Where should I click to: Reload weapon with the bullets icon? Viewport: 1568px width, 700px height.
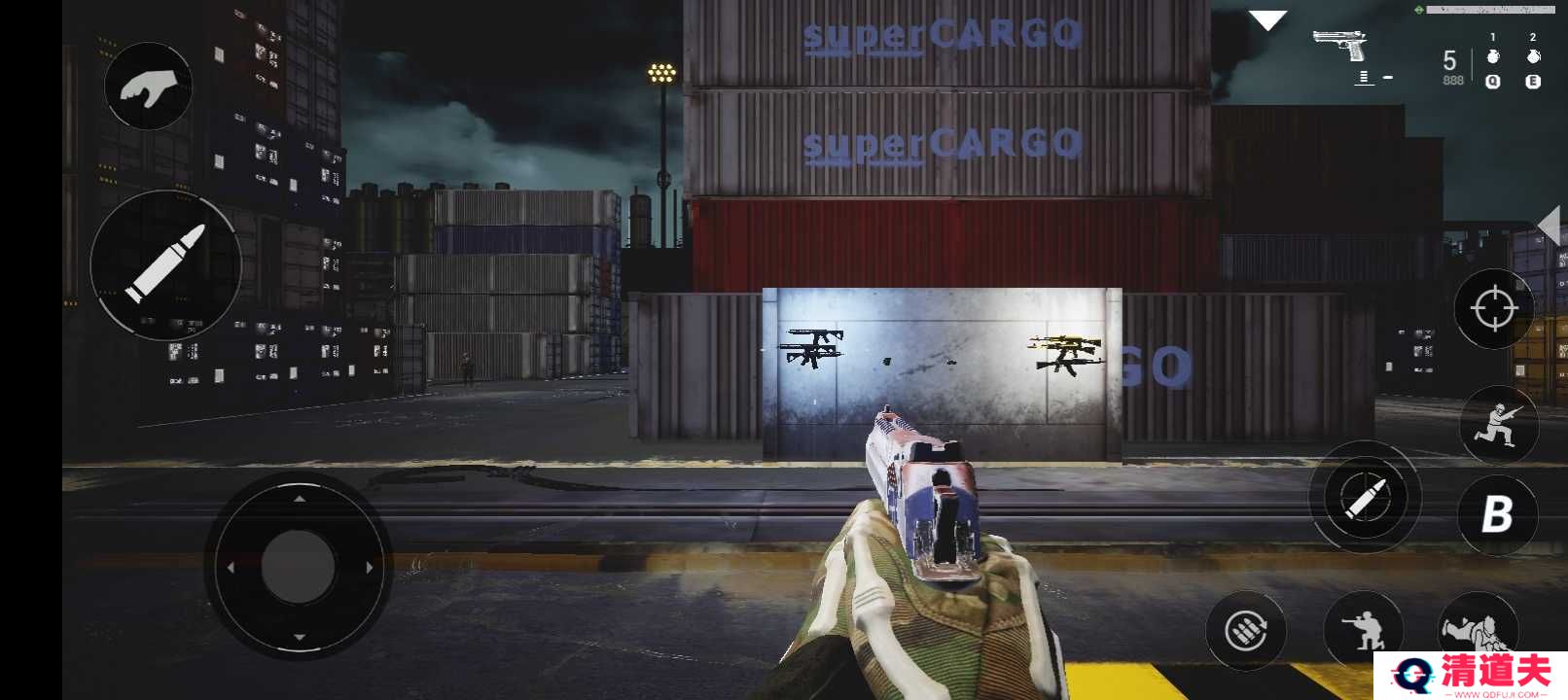(1246, 631)
